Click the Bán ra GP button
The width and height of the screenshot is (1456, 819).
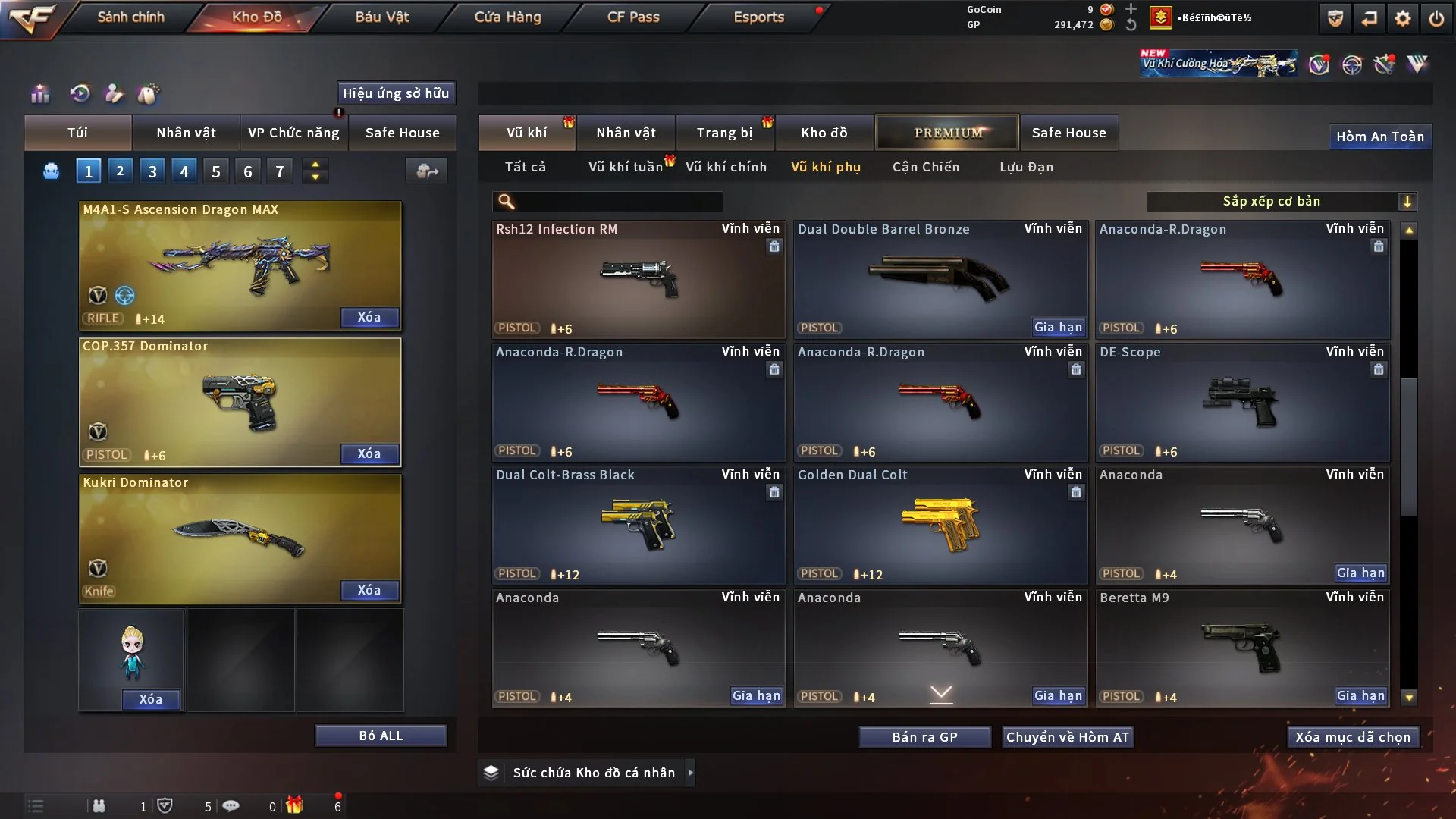[x=924, y=737]
